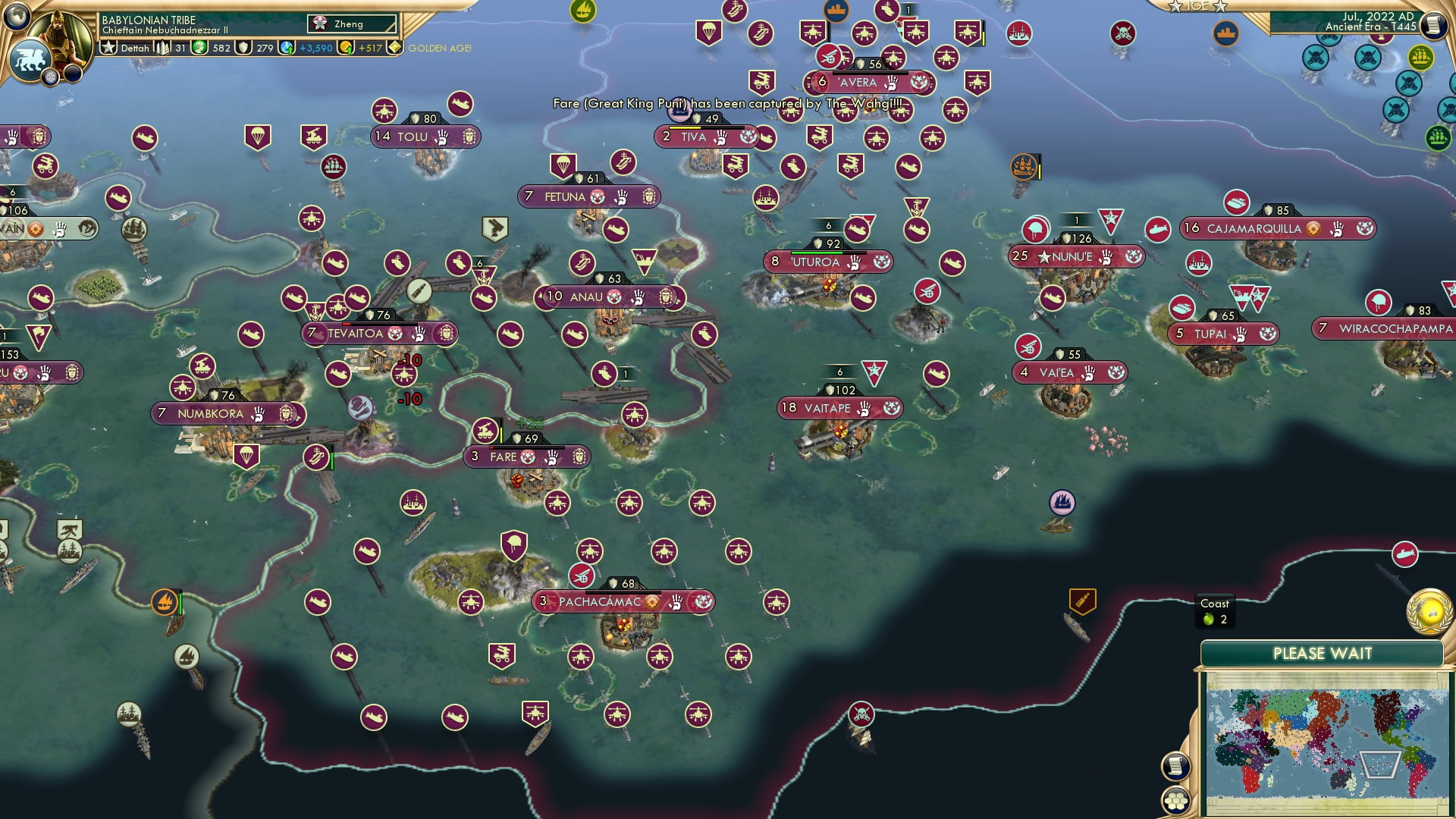Toggle the hex grid button beside the minimap
The width and height of the screenshot is (1456, 819).
pos(1175,800)
